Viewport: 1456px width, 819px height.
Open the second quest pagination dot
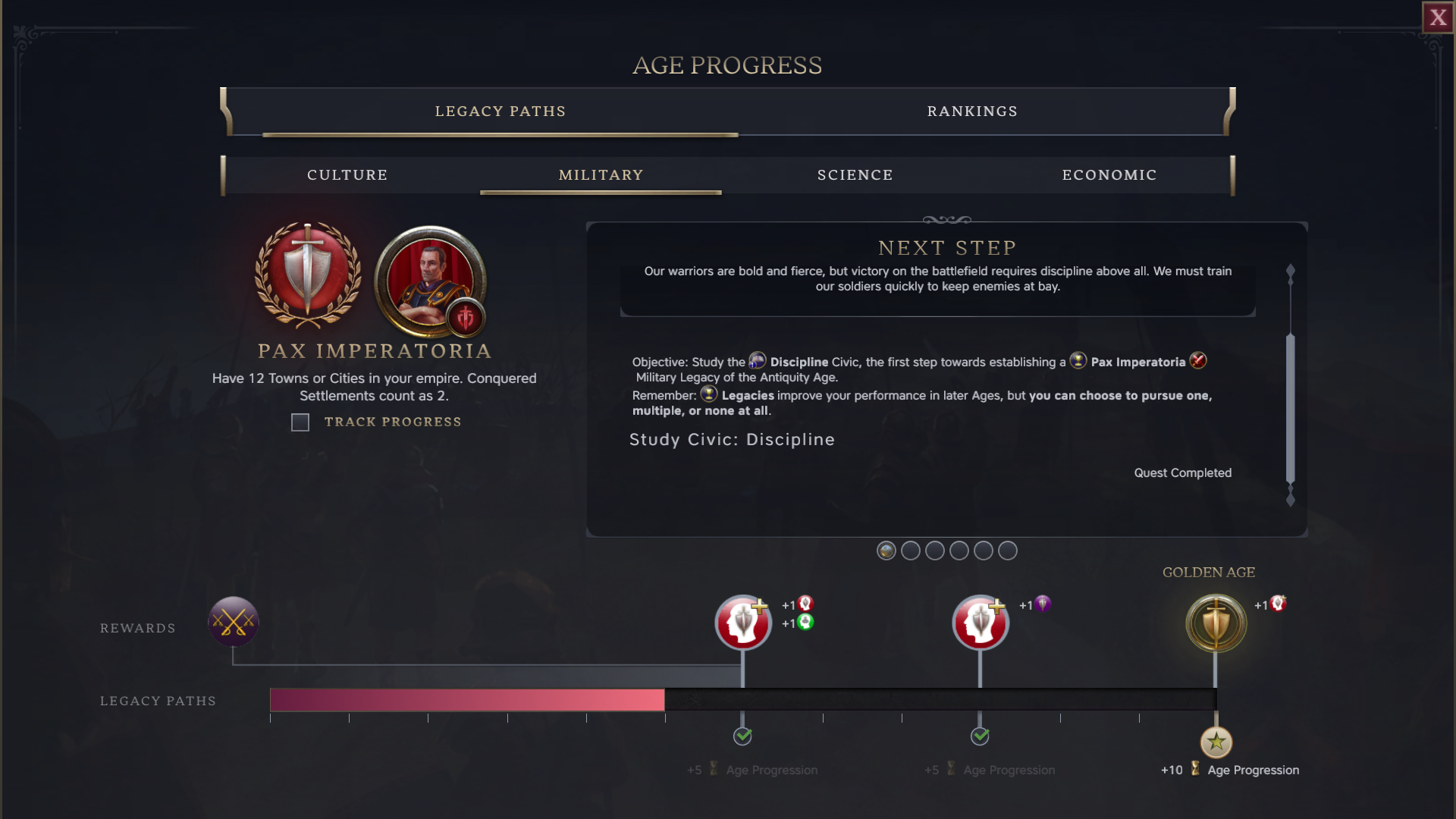[911, 551]
